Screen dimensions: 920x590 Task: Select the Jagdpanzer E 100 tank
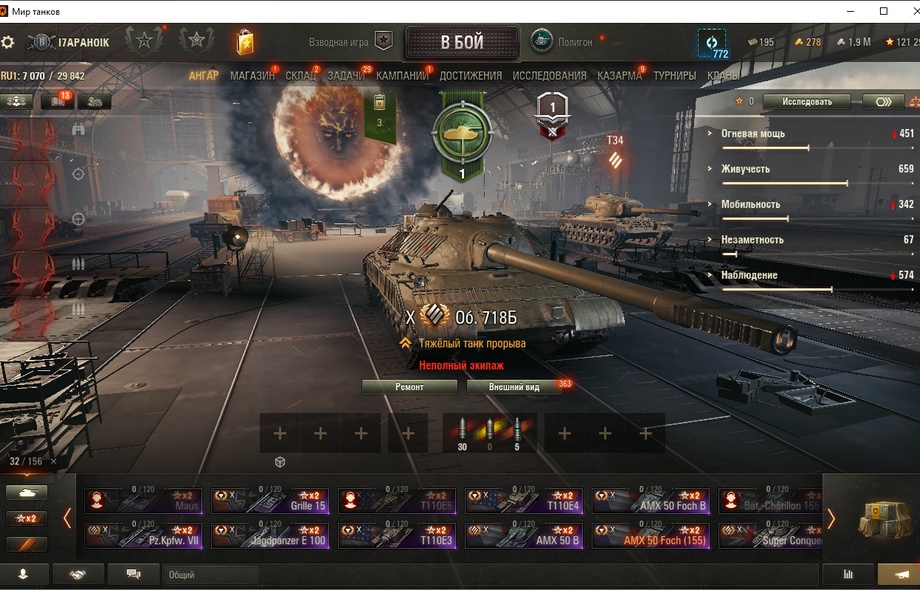(x=269, y=536)
